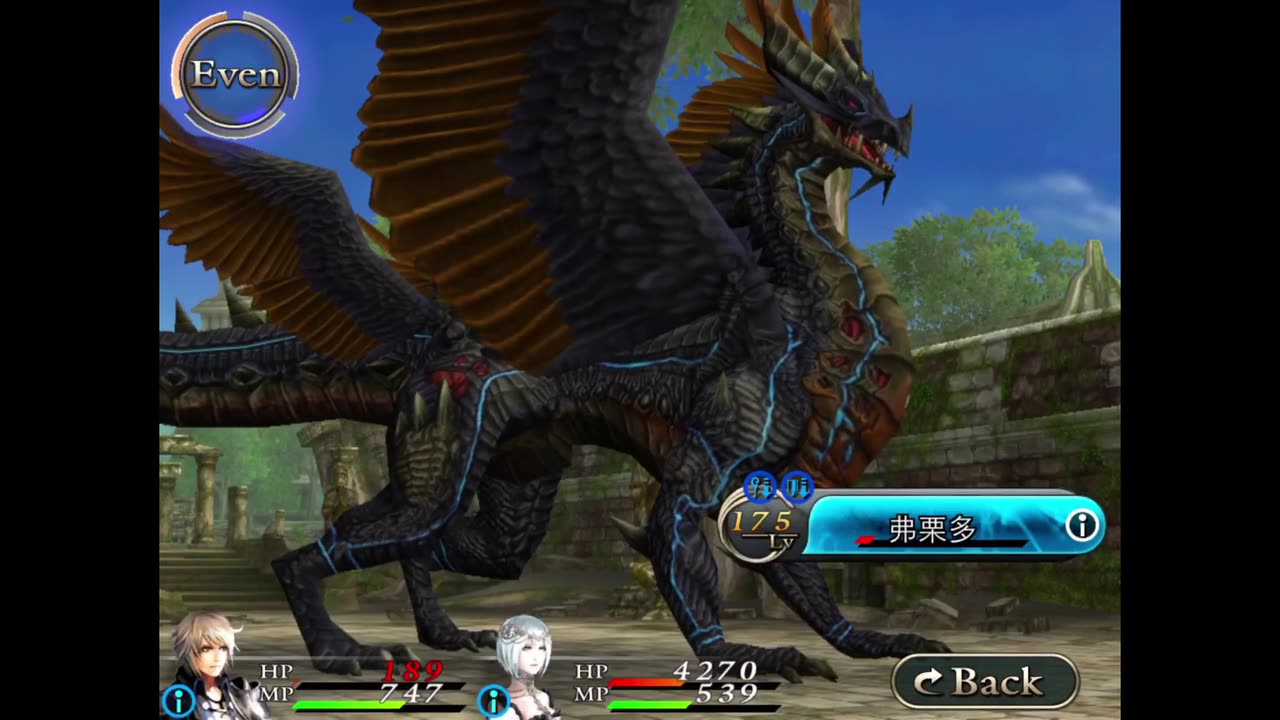Image resolution: width=1280 pixels, height=720 pixels.
Task: Select the 弗栗多 enemy name panel
Action: (935, 527)
